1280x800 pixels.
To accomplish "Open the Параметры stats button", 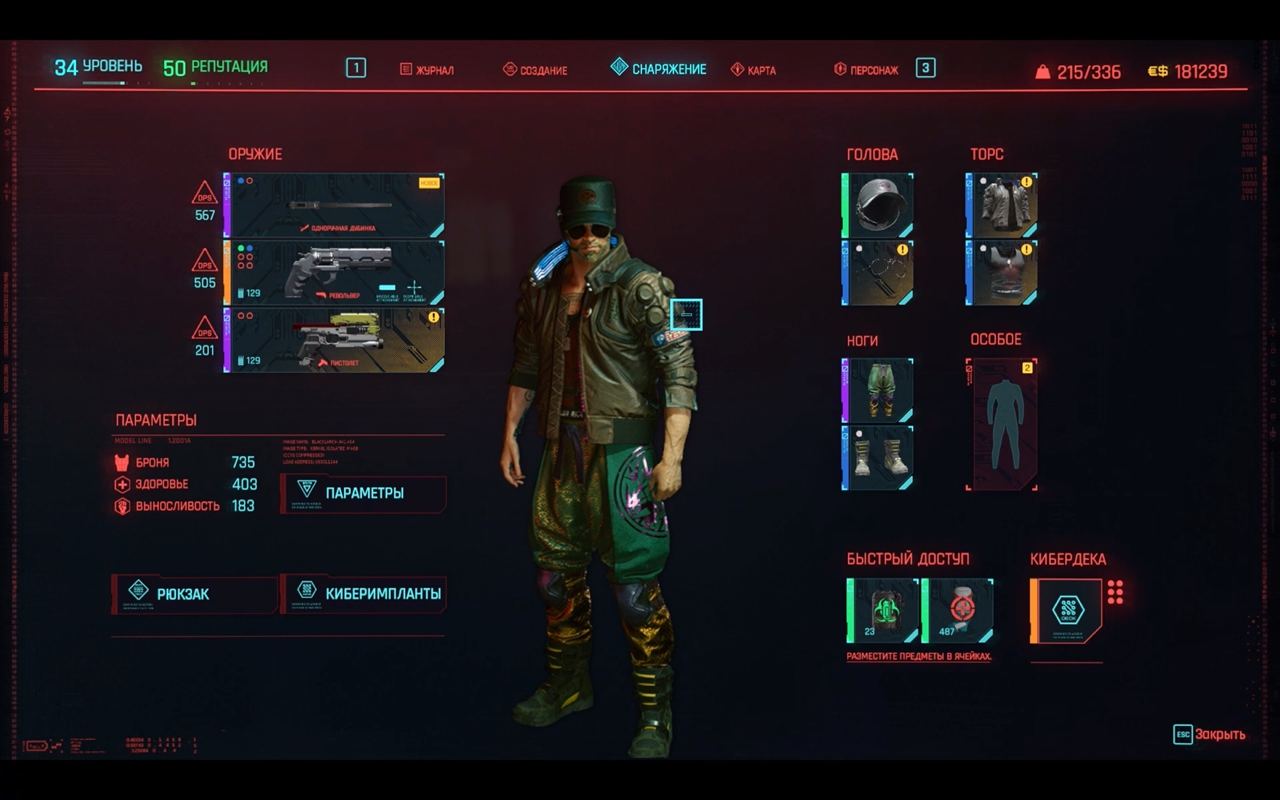I will [364, 493].
